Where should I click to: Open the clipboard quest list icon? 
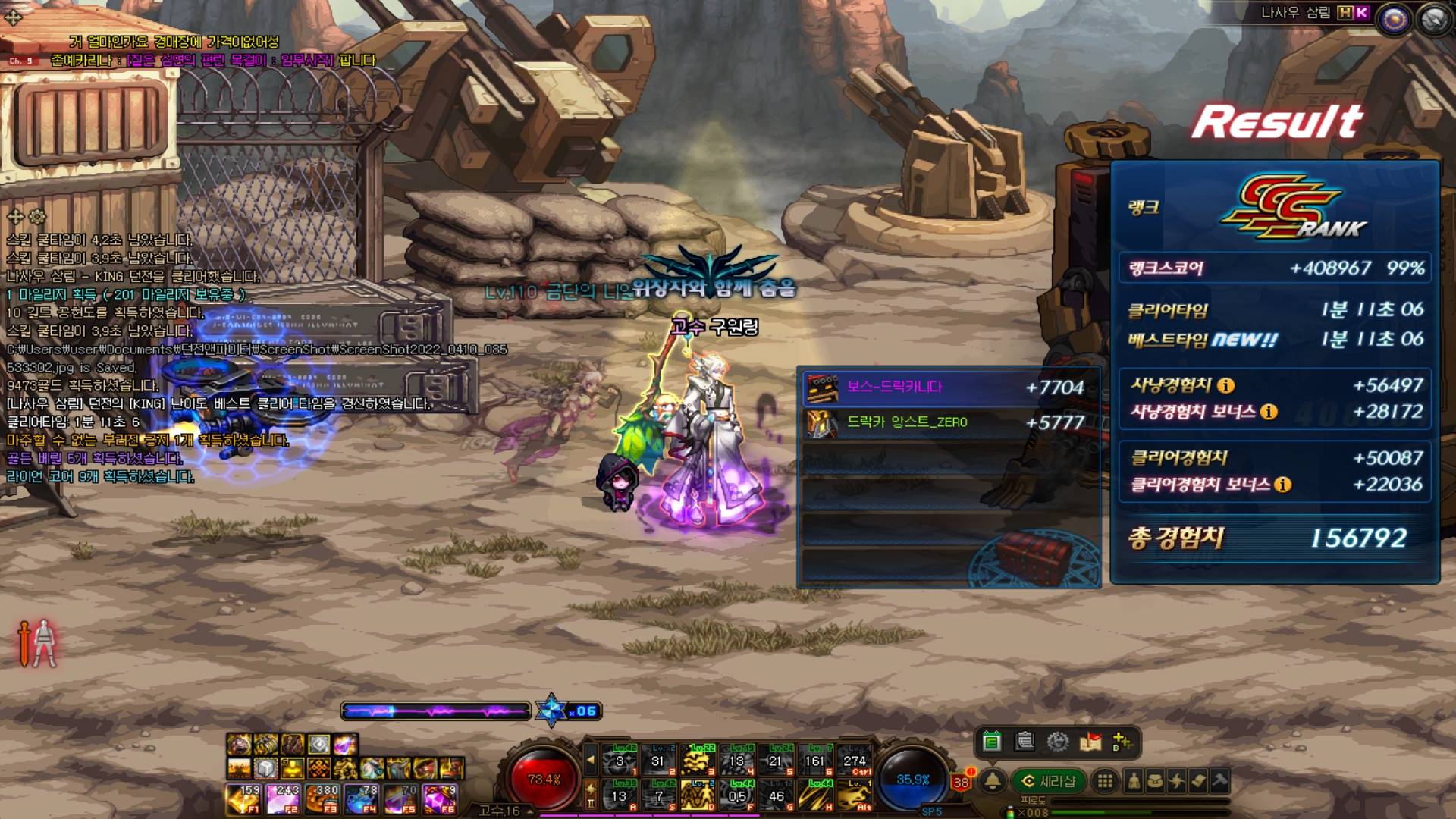tap(1025, 742)
